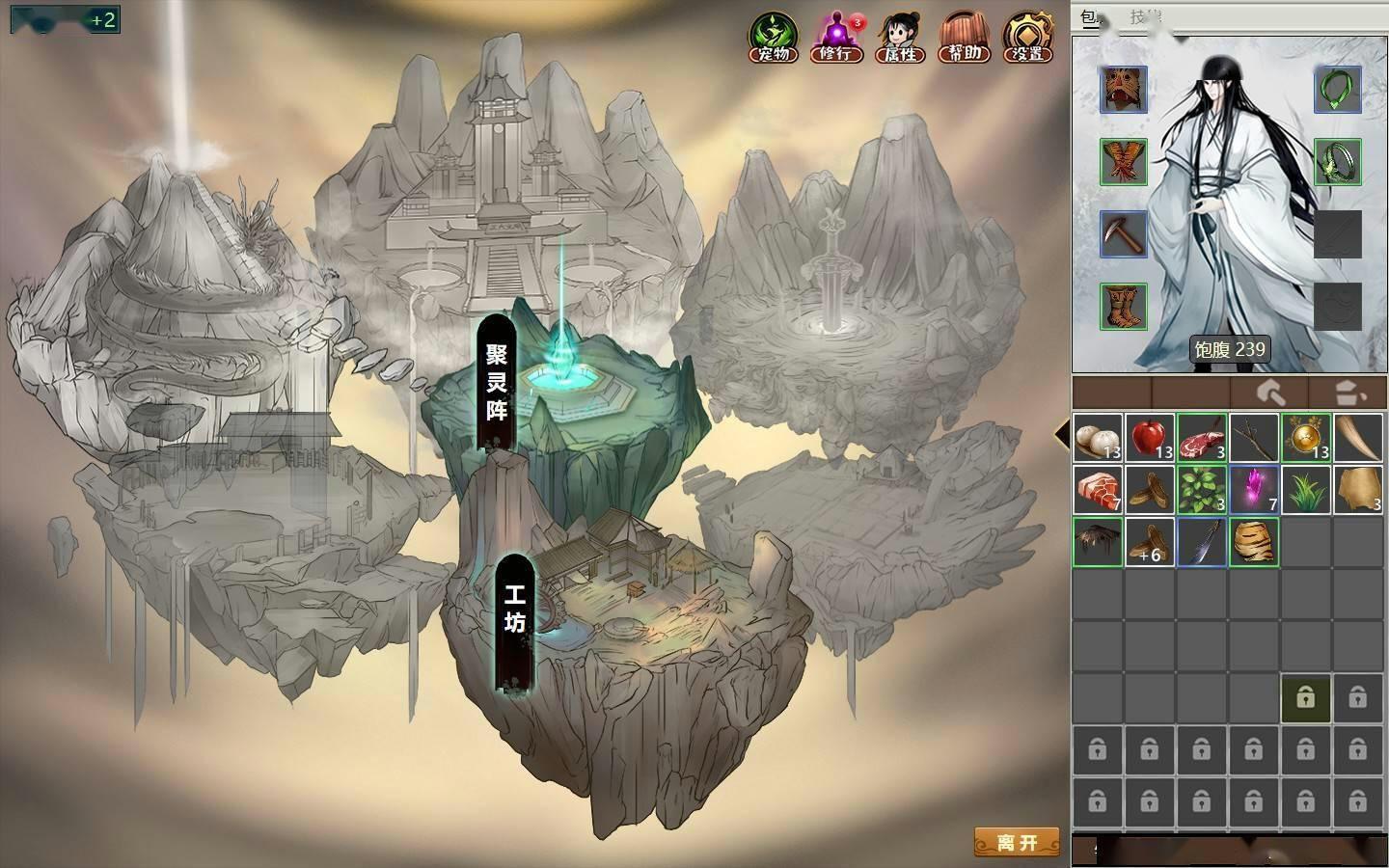
Task: Select the equipped pickaxe weapon slot
Action: 1124,234
